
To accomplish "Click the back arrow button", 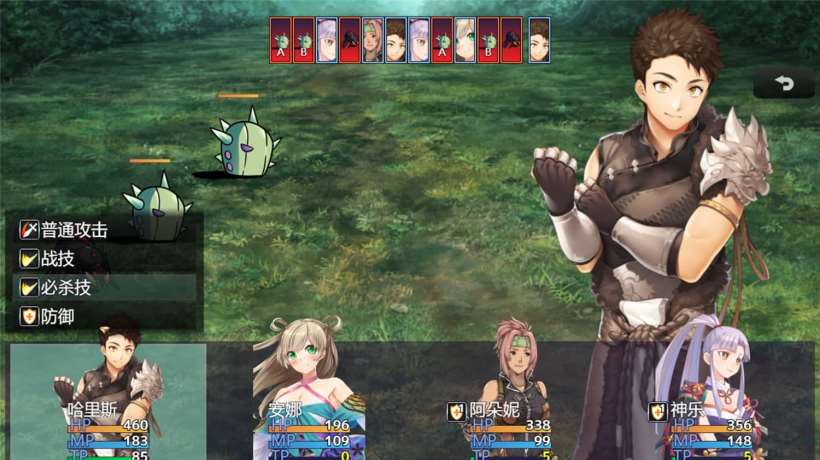I will (x=783, y=84).
